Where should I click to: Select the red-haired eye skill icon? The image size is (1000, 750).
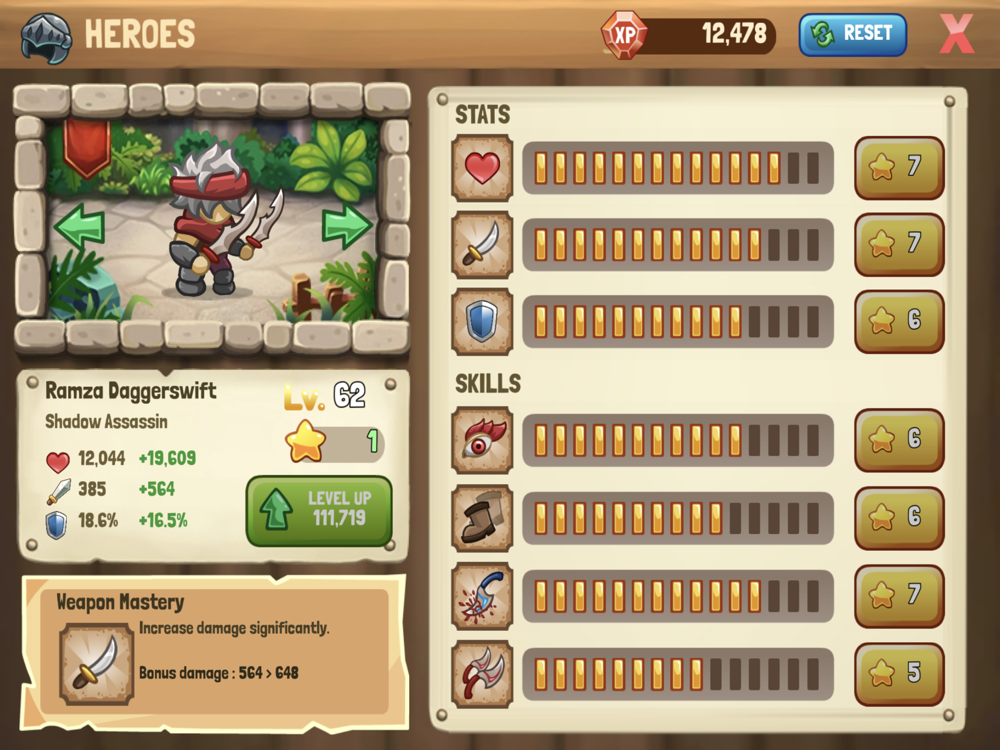[x=482, y=440]
